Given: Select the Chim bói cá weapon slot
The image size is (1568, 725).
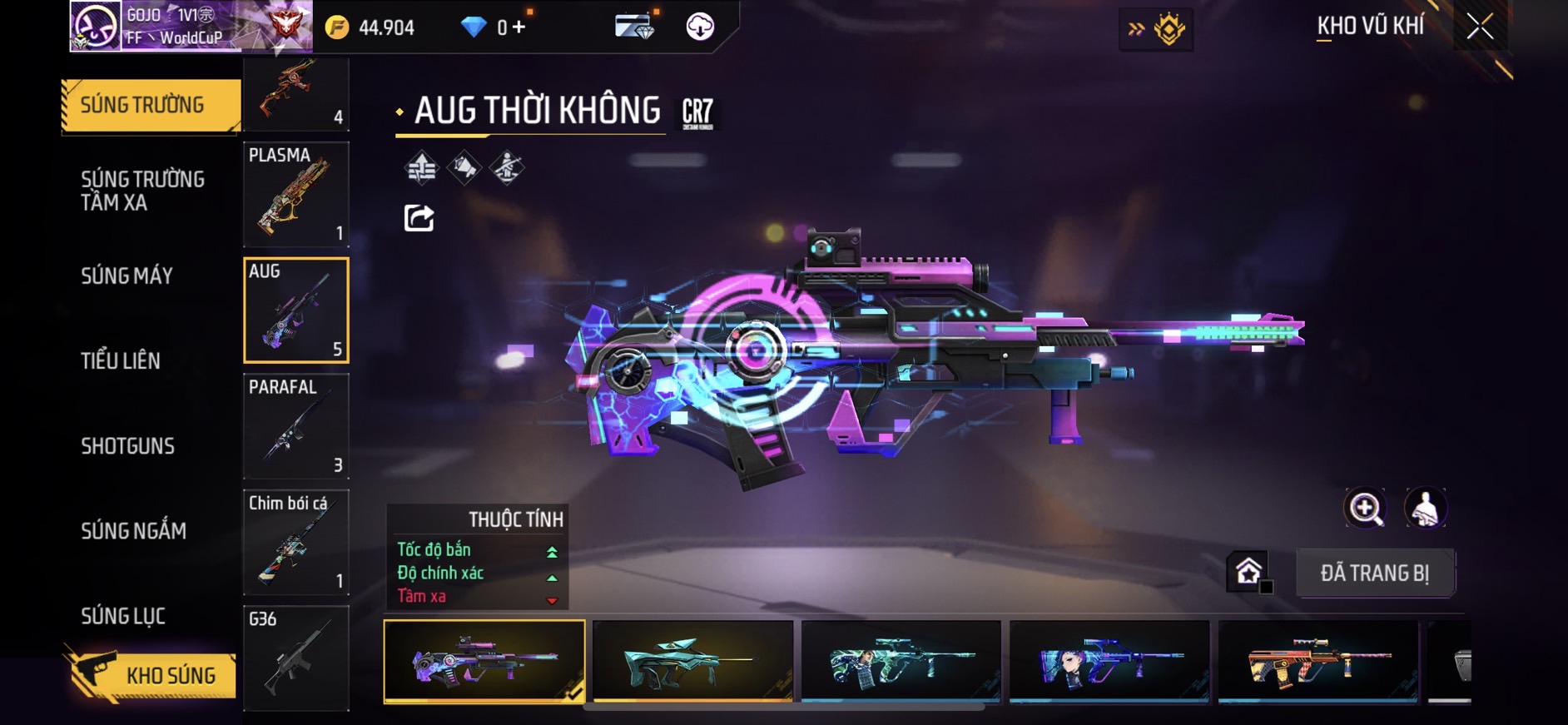Looking at the screenshot, I should pyautogui.click(x=295, y=542).
